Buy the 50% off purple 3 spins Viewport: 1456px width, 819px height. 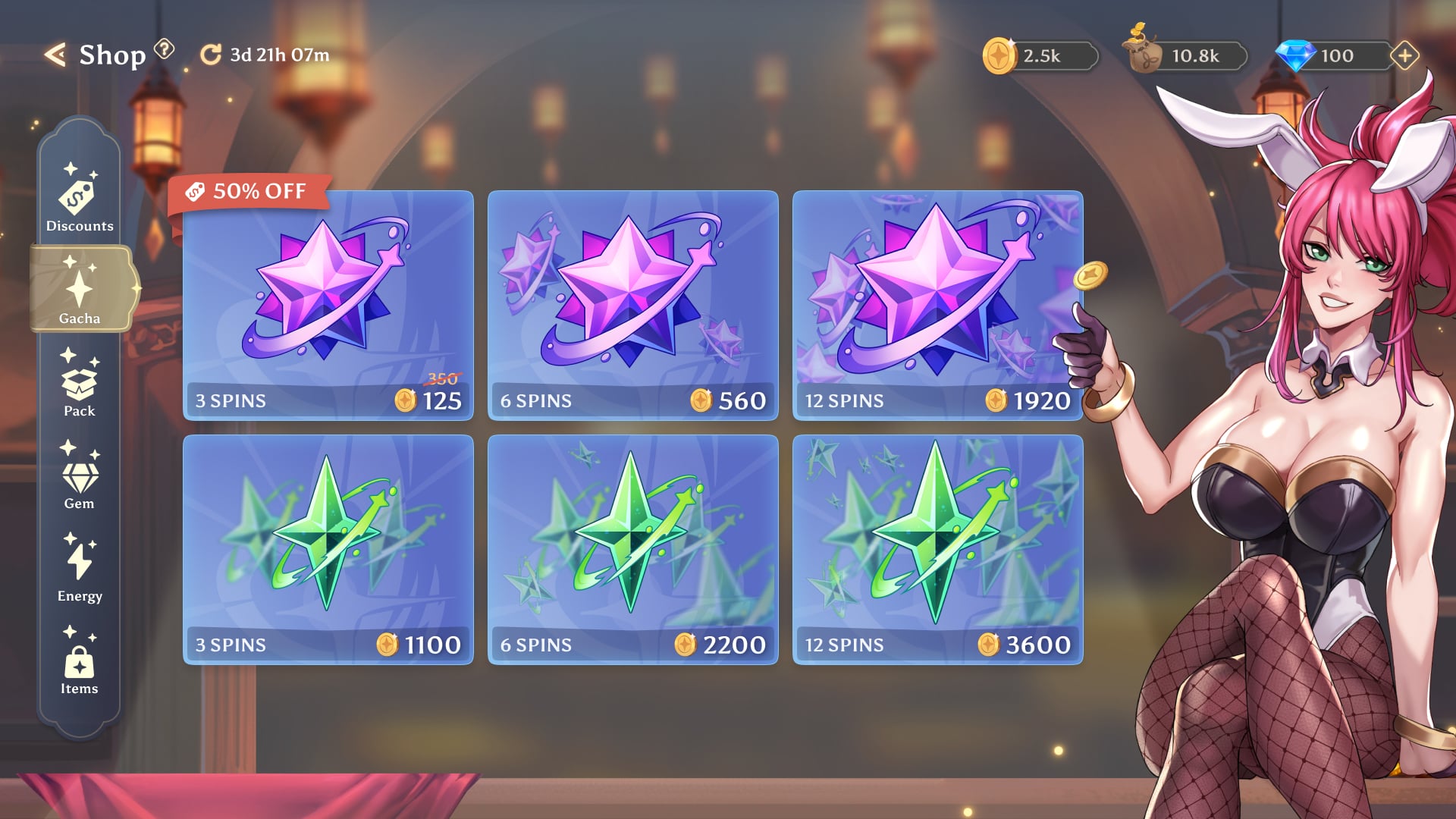tap(328, 306)
